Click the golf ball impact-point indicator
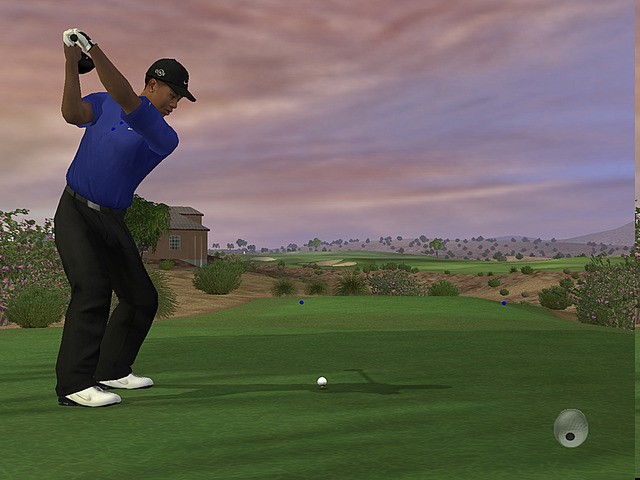This screenshot has width=640, height=480. click(x=570, y=428)
